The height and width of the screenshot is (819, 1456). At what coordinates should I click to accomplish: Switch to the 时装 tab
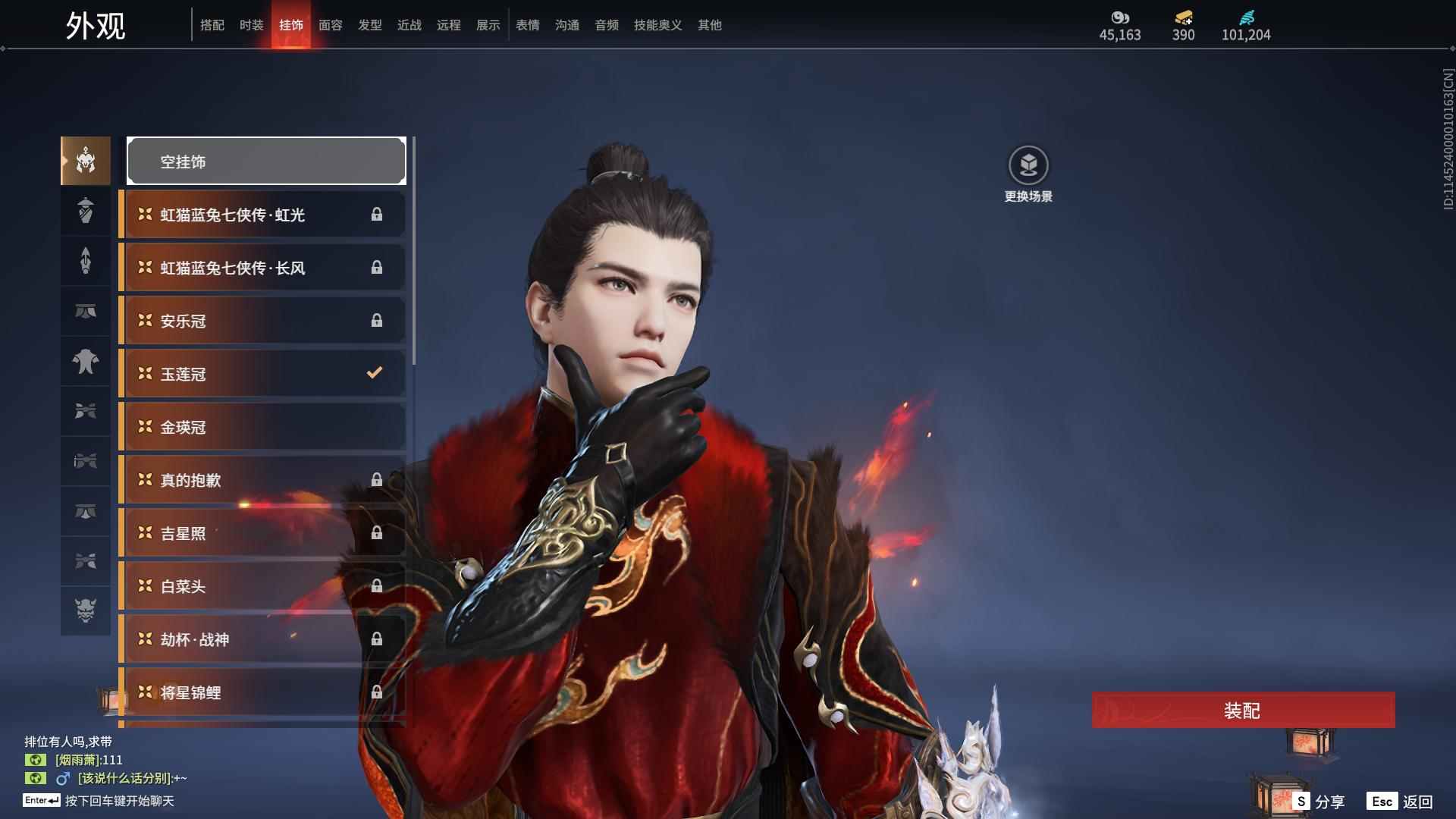[x=251, y=25]
